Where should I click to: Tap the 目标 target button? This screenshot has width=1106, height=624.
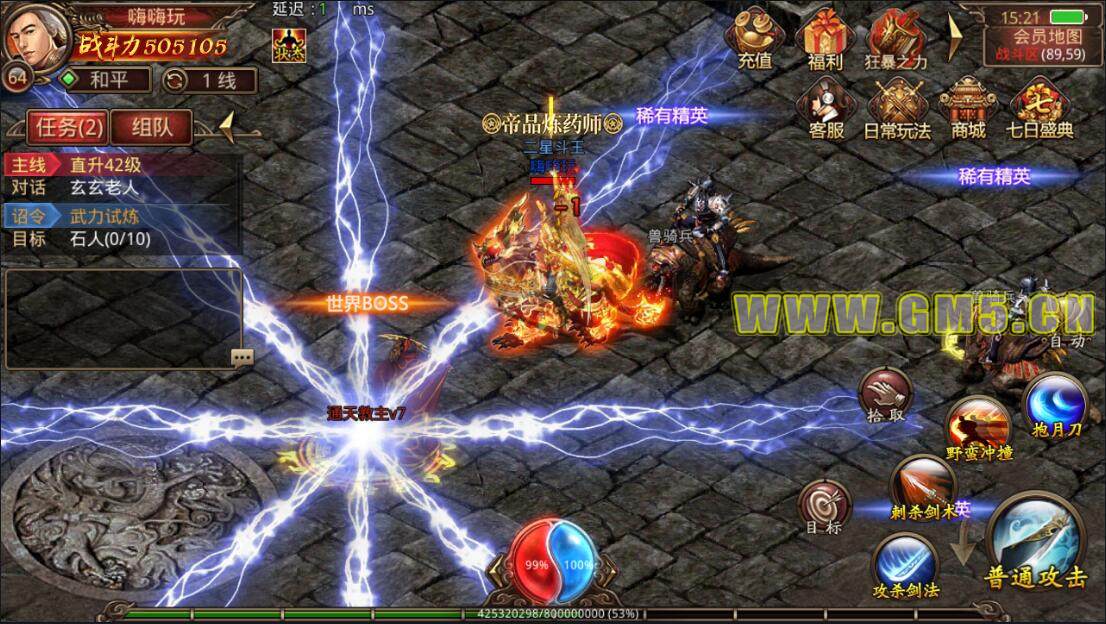click(824, 506)
